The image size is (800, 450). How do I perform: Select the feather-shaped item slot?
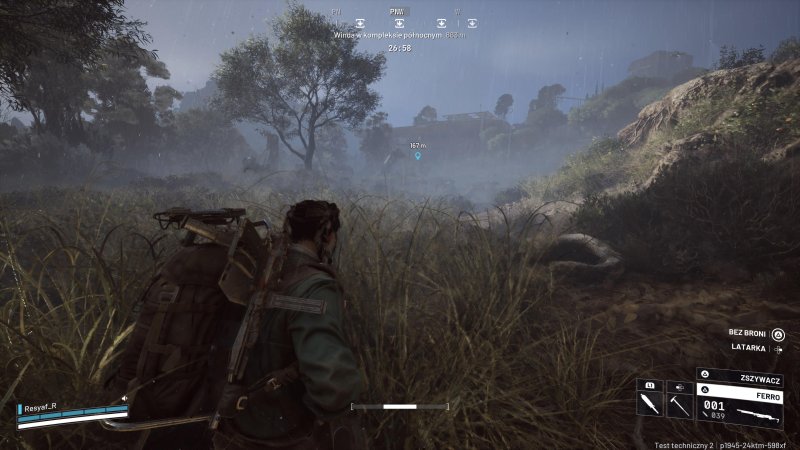click(648, 404)
